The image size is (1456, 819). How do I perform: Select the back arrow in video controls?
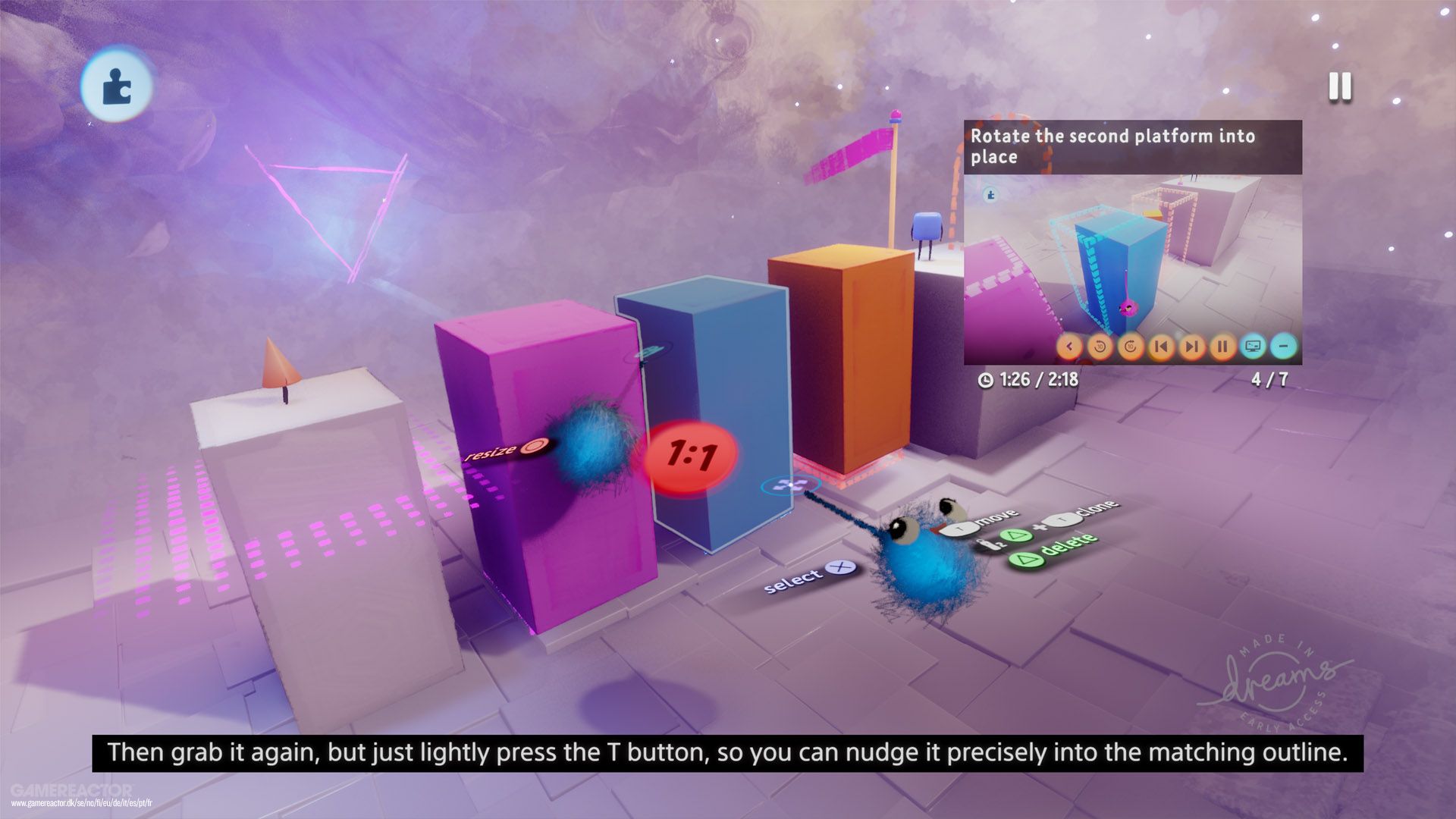pos(1069,347)
